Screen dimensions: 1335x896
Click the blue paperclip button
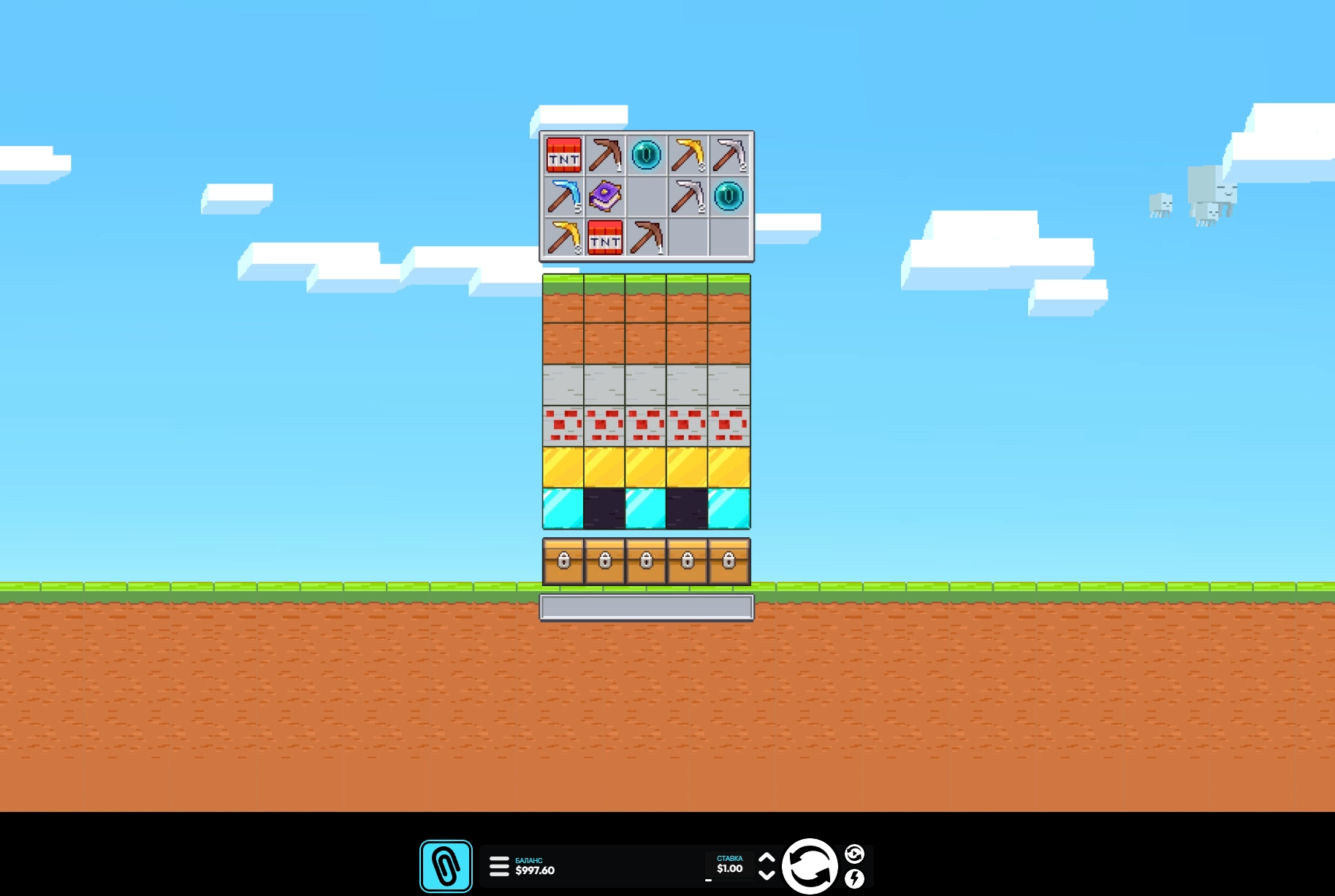pyautogui.click(x=446, y=867)
